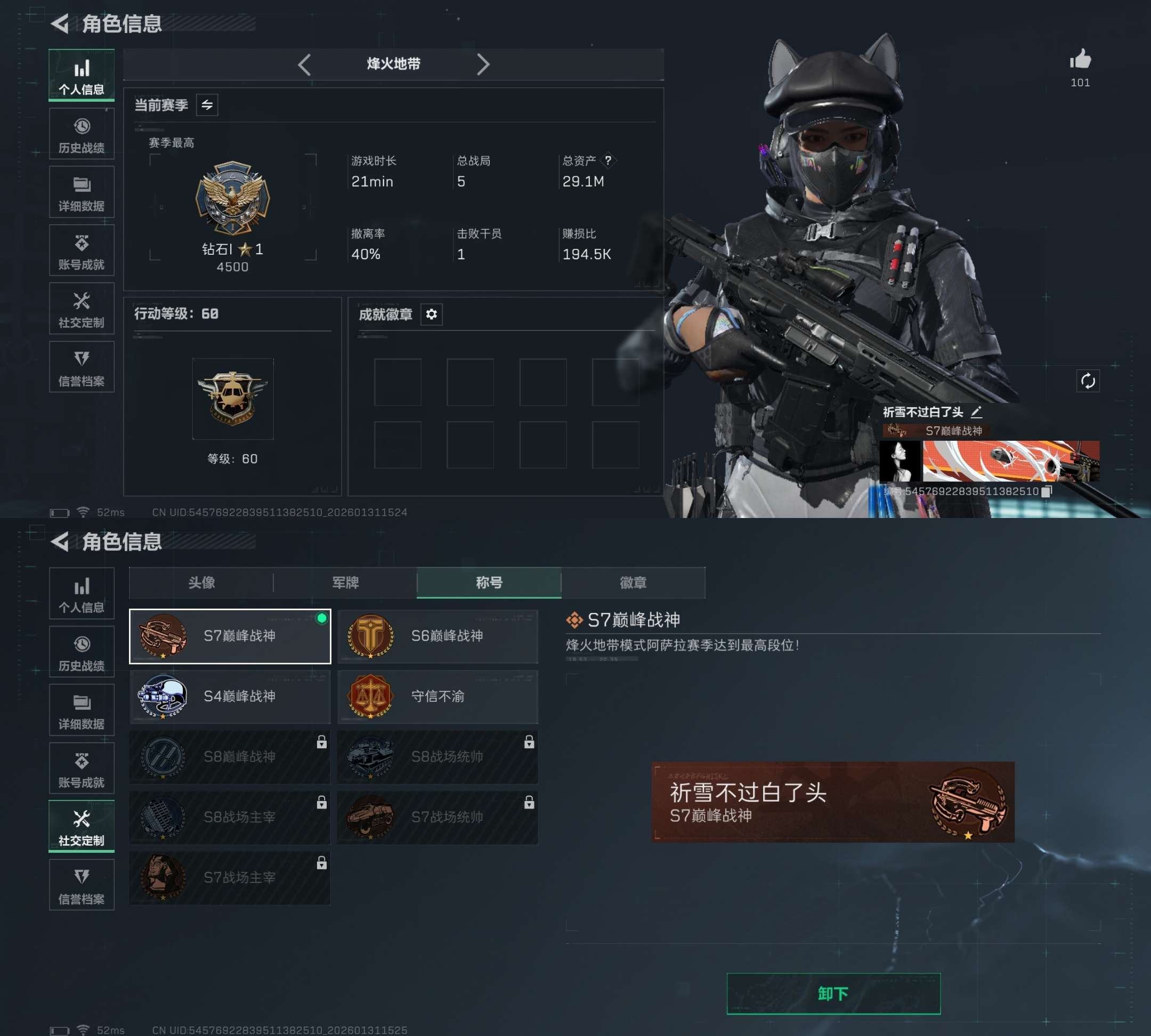Open the 账号成就 sidebar panel
The width and height of the screenshot is (1151, 1036).
coord(83,250)
